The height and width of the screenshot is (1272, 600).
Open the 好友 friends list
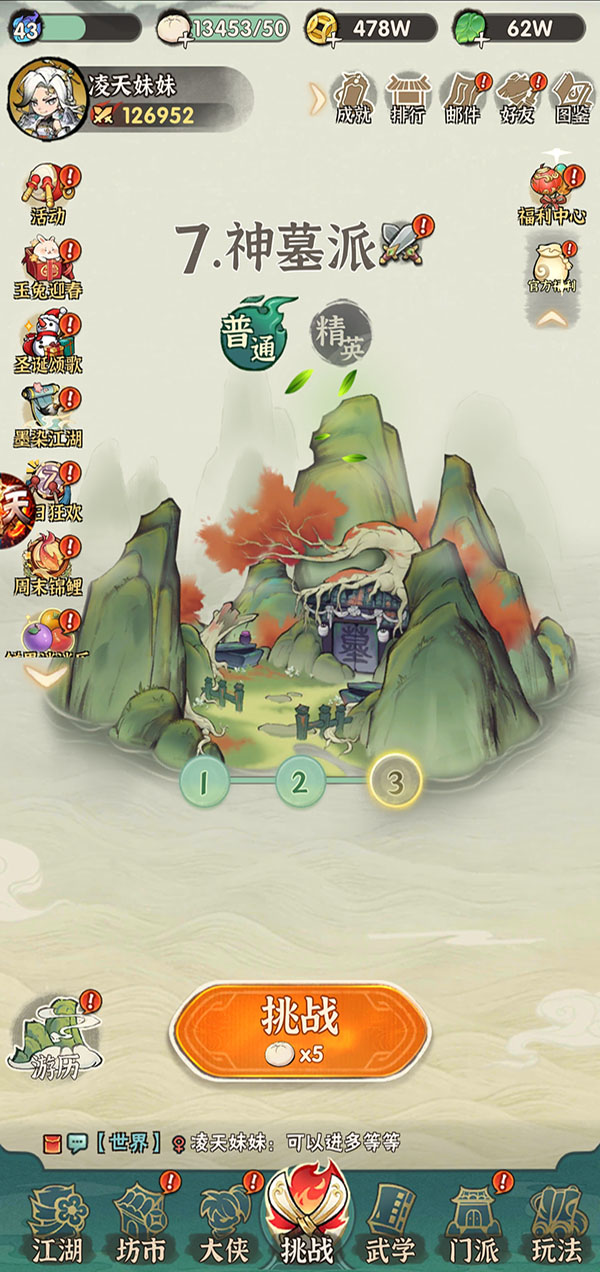click(x=517, y=96)
